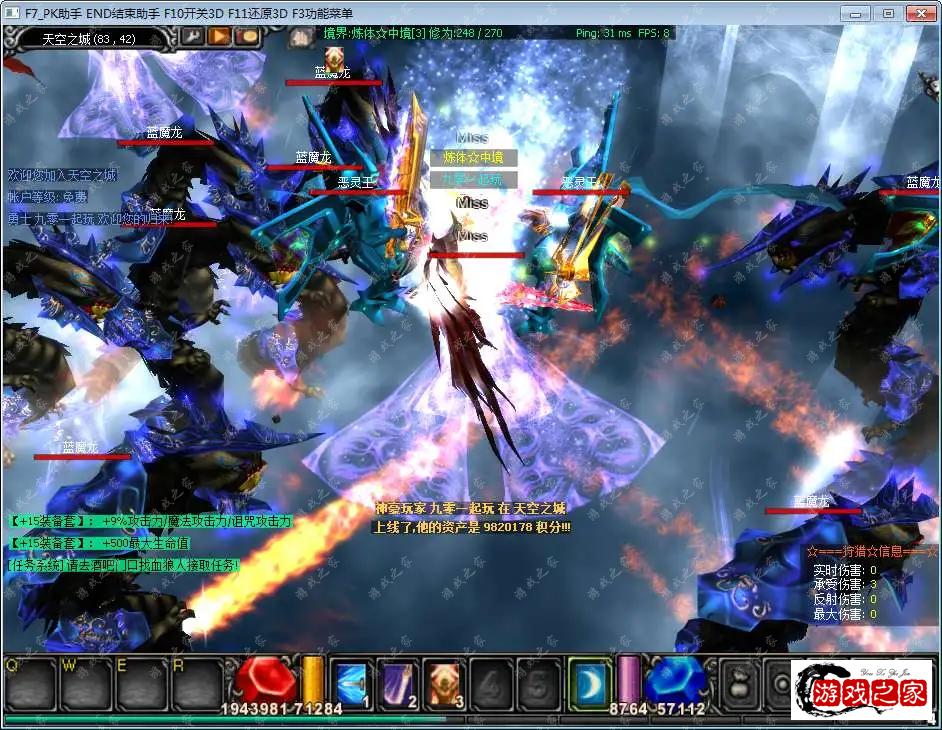Click the orange play arrow button
The height and width of the screenshot is (730, 942).
coord(219,36)
